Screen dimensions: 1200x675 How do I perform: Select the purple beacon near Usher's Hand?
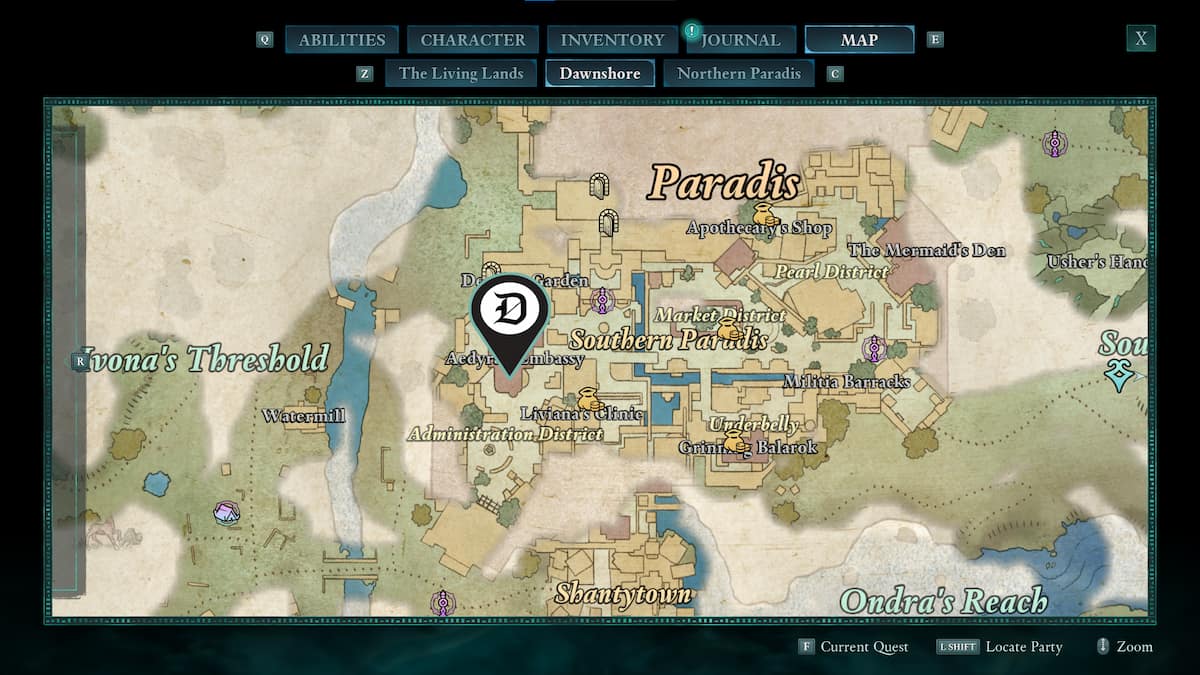[x=1054, y=143]
